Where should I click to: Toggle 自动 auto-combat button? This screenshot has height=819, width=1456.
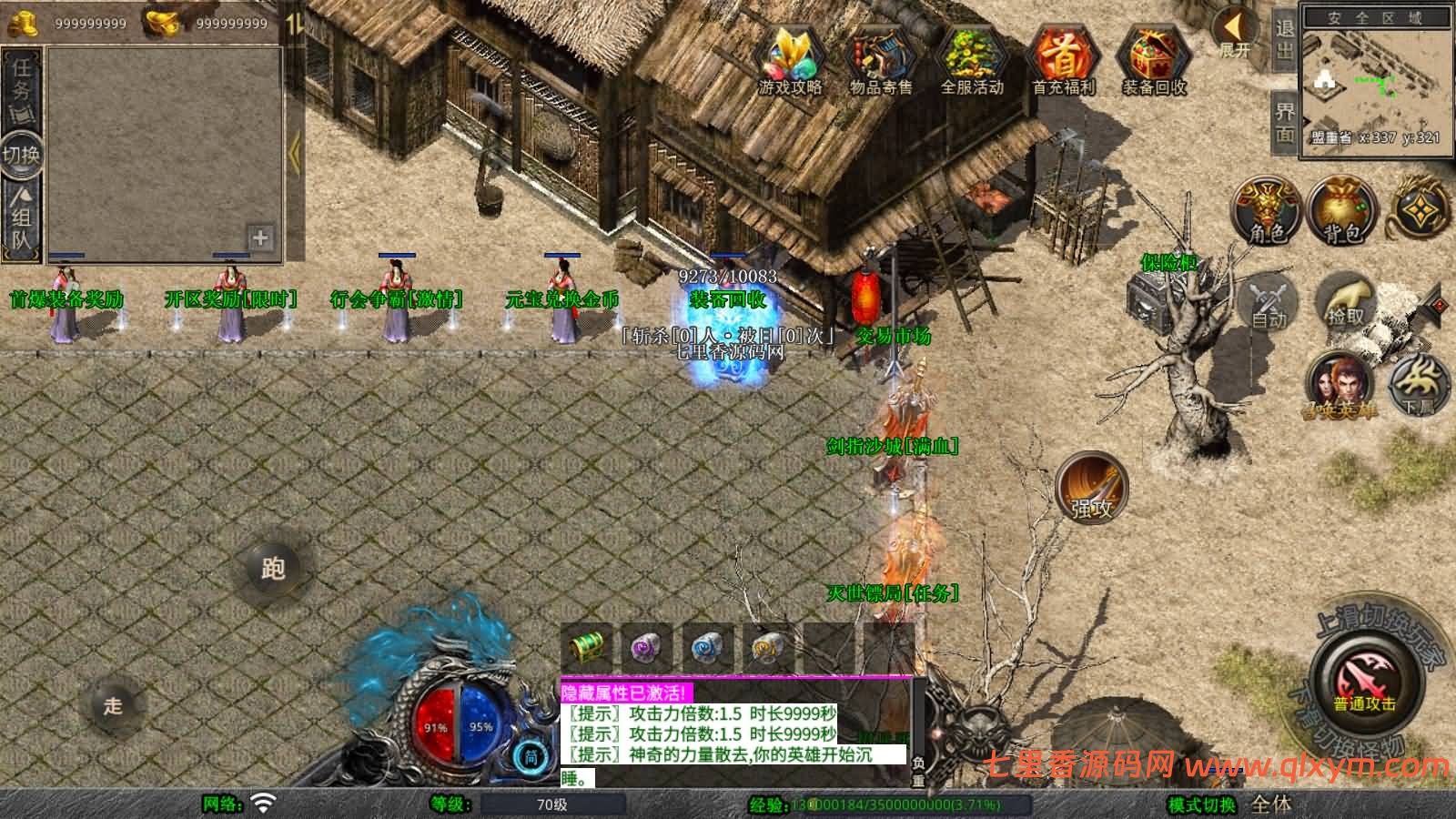tap(1269, 301)
